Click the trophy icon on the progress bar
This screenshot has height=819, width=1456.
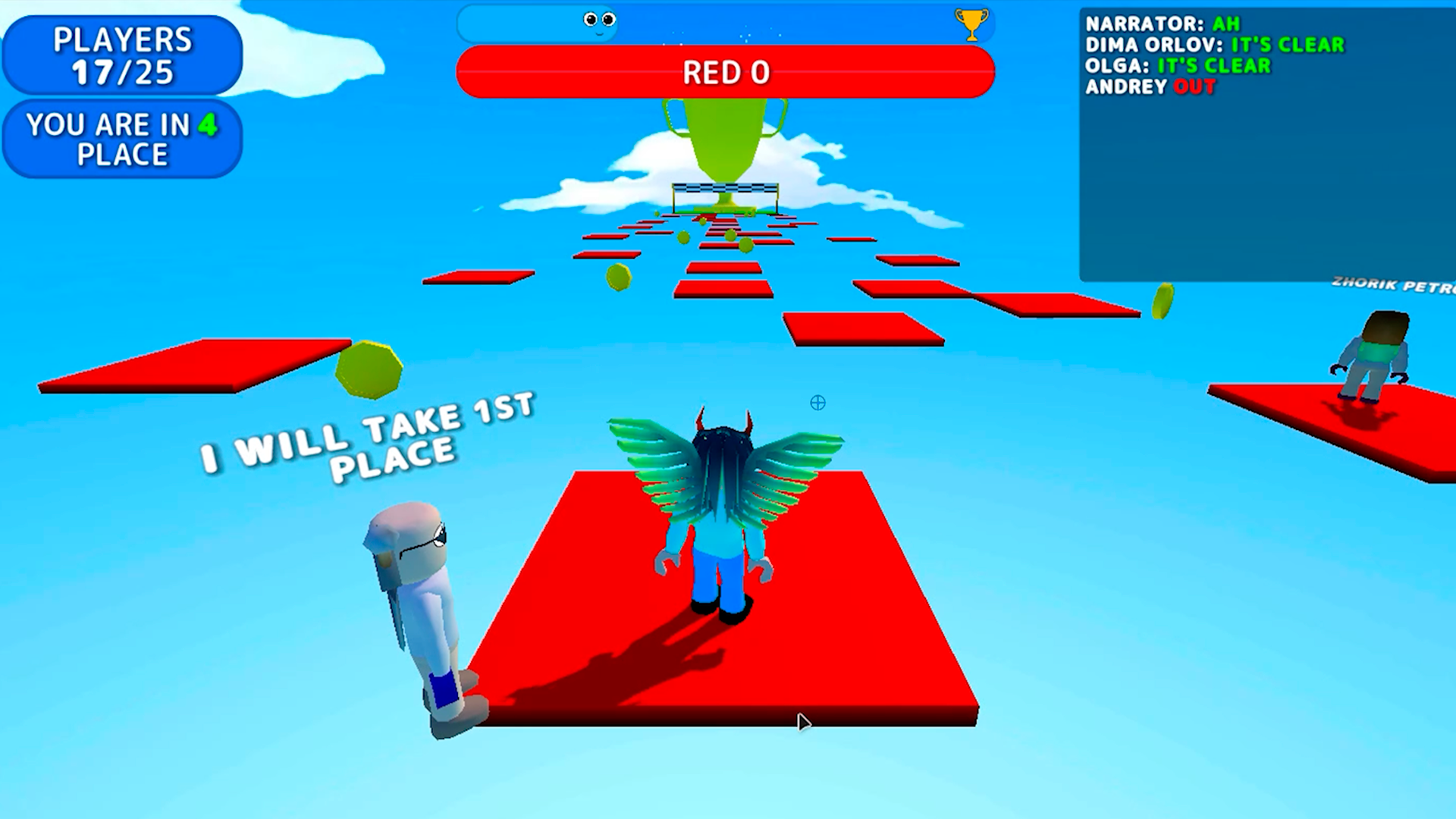[971, 23]
